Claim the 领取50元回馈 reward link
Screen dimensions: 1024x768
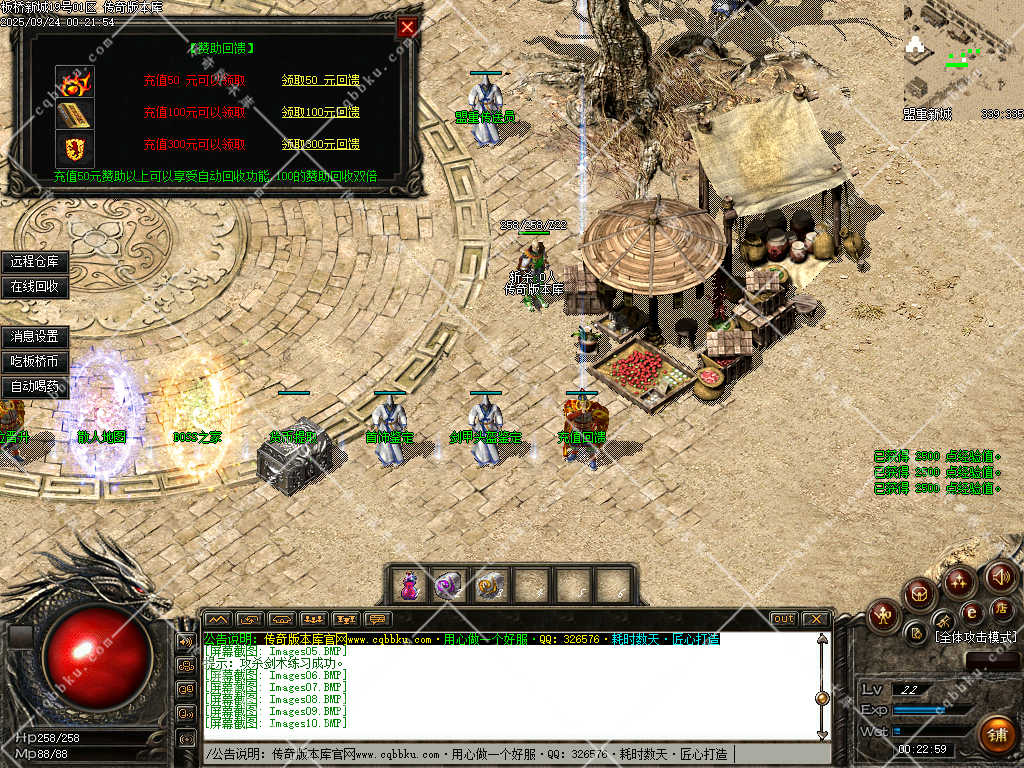pos(320,80)
